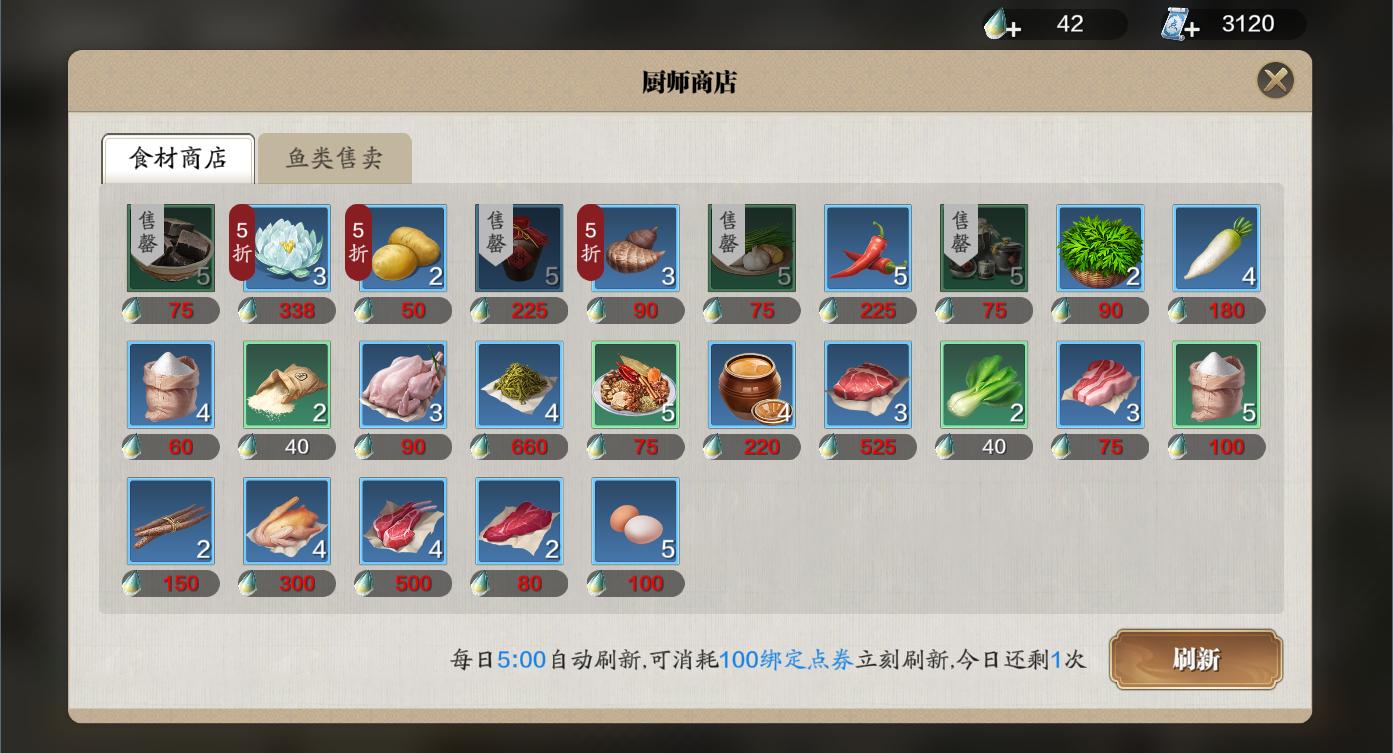Click the half-price lotus flower item

click(x=286, y=247)
